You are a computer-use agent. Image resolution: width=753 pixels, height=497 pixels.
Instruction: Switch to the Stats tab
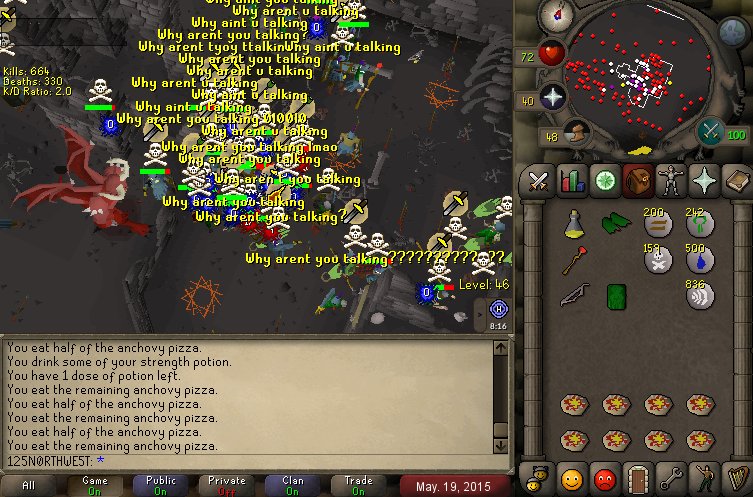coord(572,181)
